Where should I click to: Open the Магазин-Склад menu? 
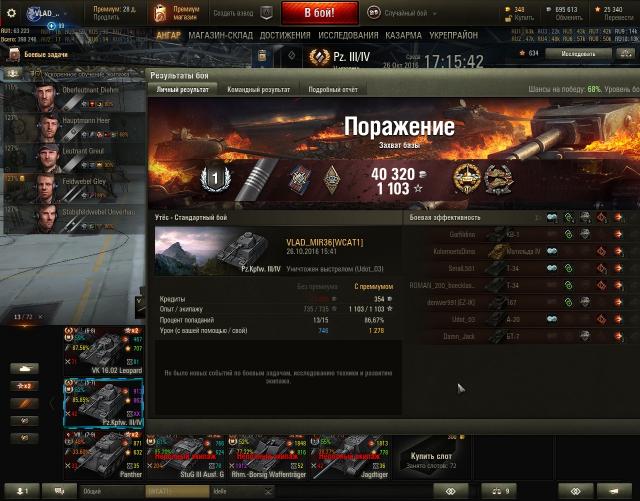pos(220,35)
